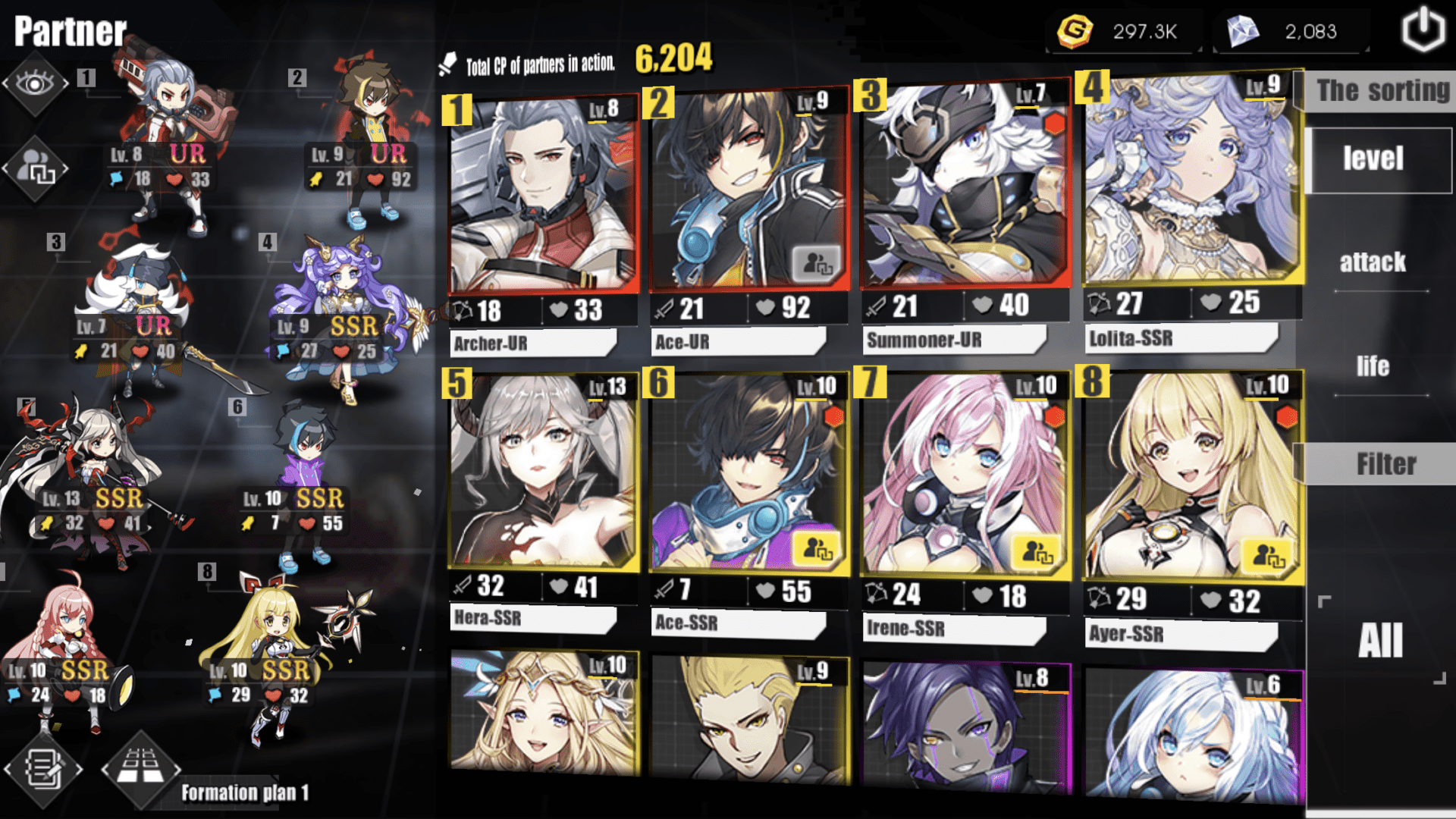
Task: Sort partners by life
Action: pos(1373,367)
